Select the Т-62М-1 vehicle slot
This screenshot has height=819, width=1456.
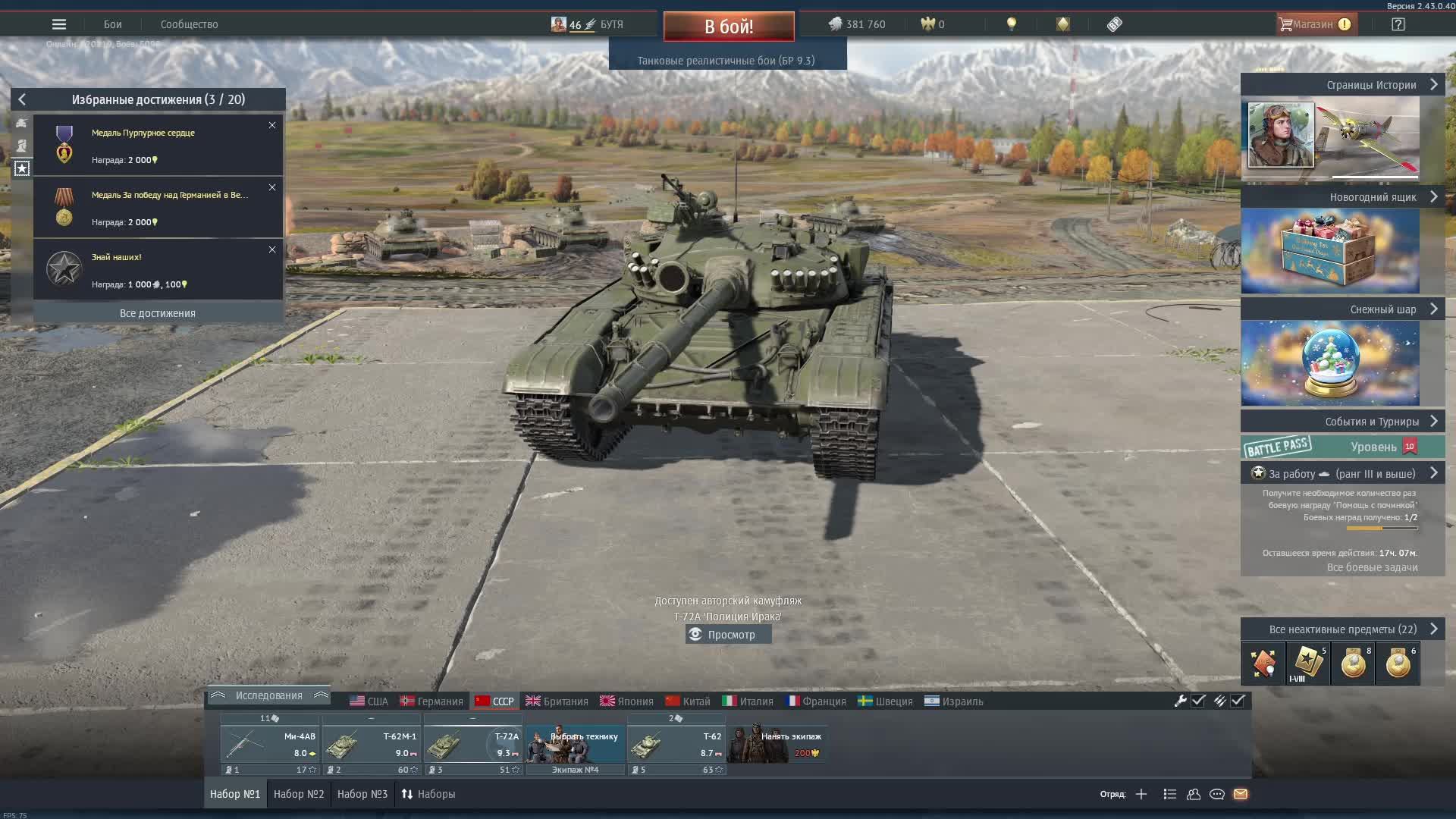[372, 745]
